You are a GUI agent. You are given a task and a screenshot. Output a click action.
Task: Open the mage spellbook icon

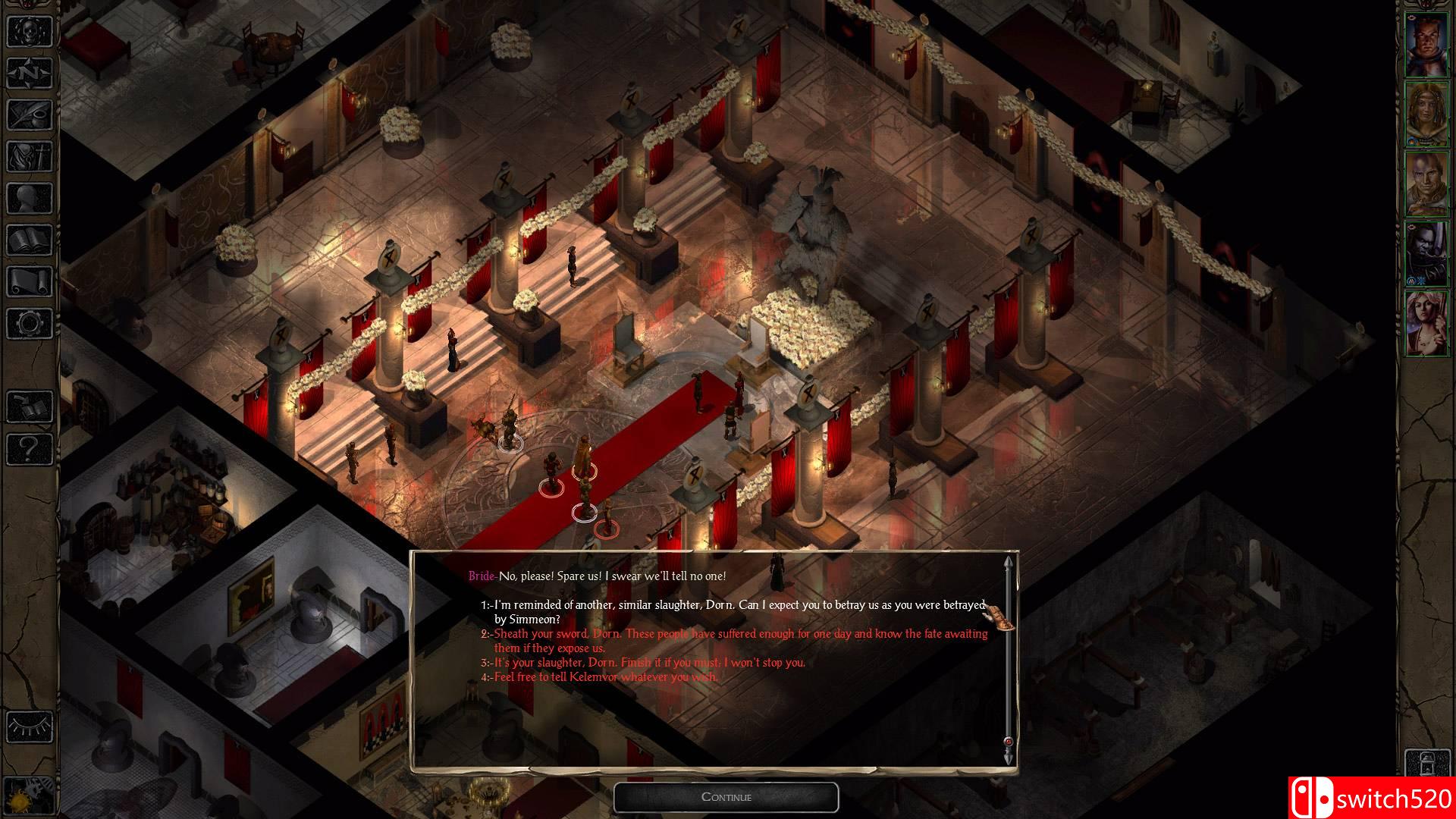(x=30, y=240)
